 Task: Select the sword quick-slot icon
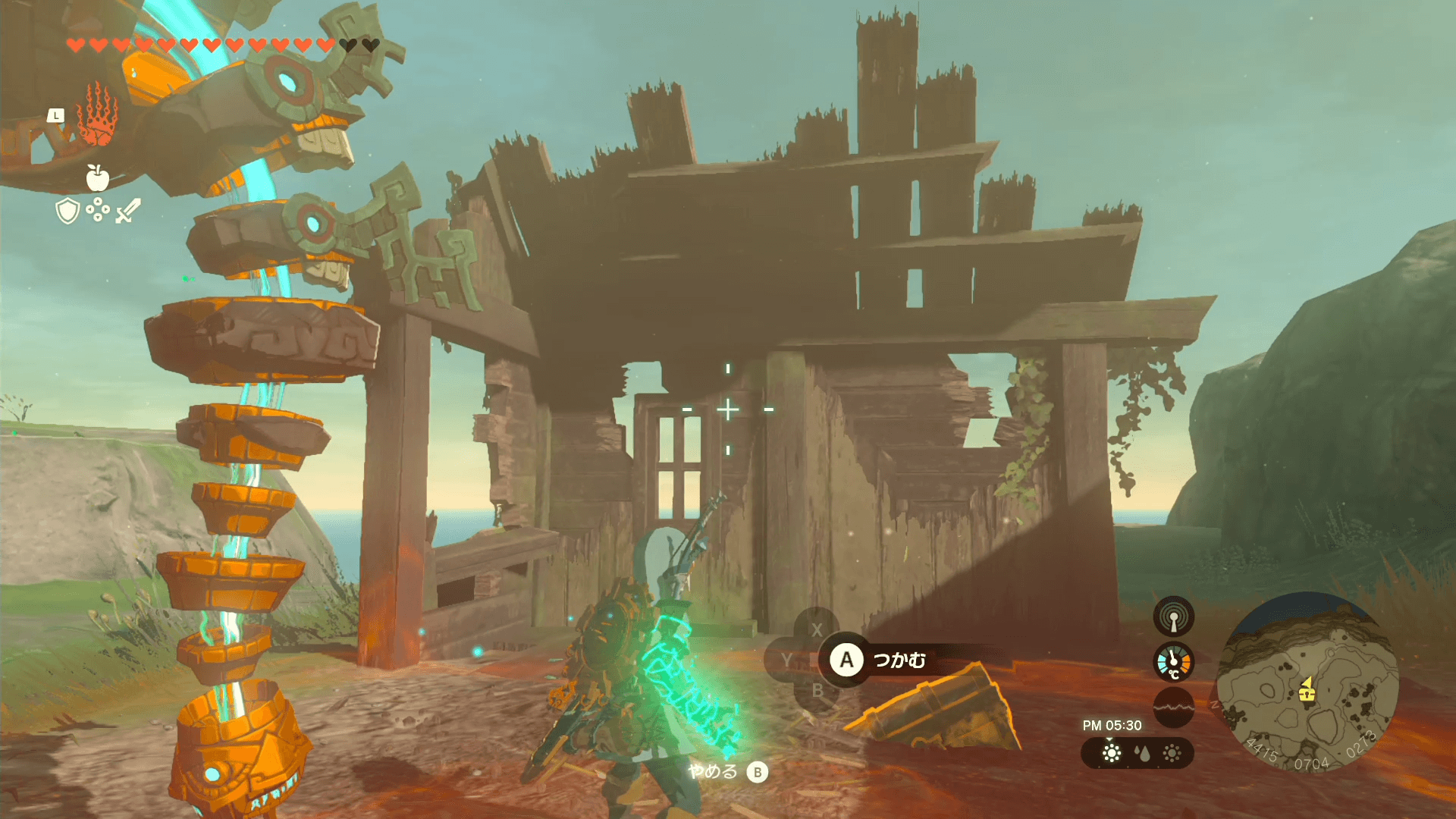128,211
